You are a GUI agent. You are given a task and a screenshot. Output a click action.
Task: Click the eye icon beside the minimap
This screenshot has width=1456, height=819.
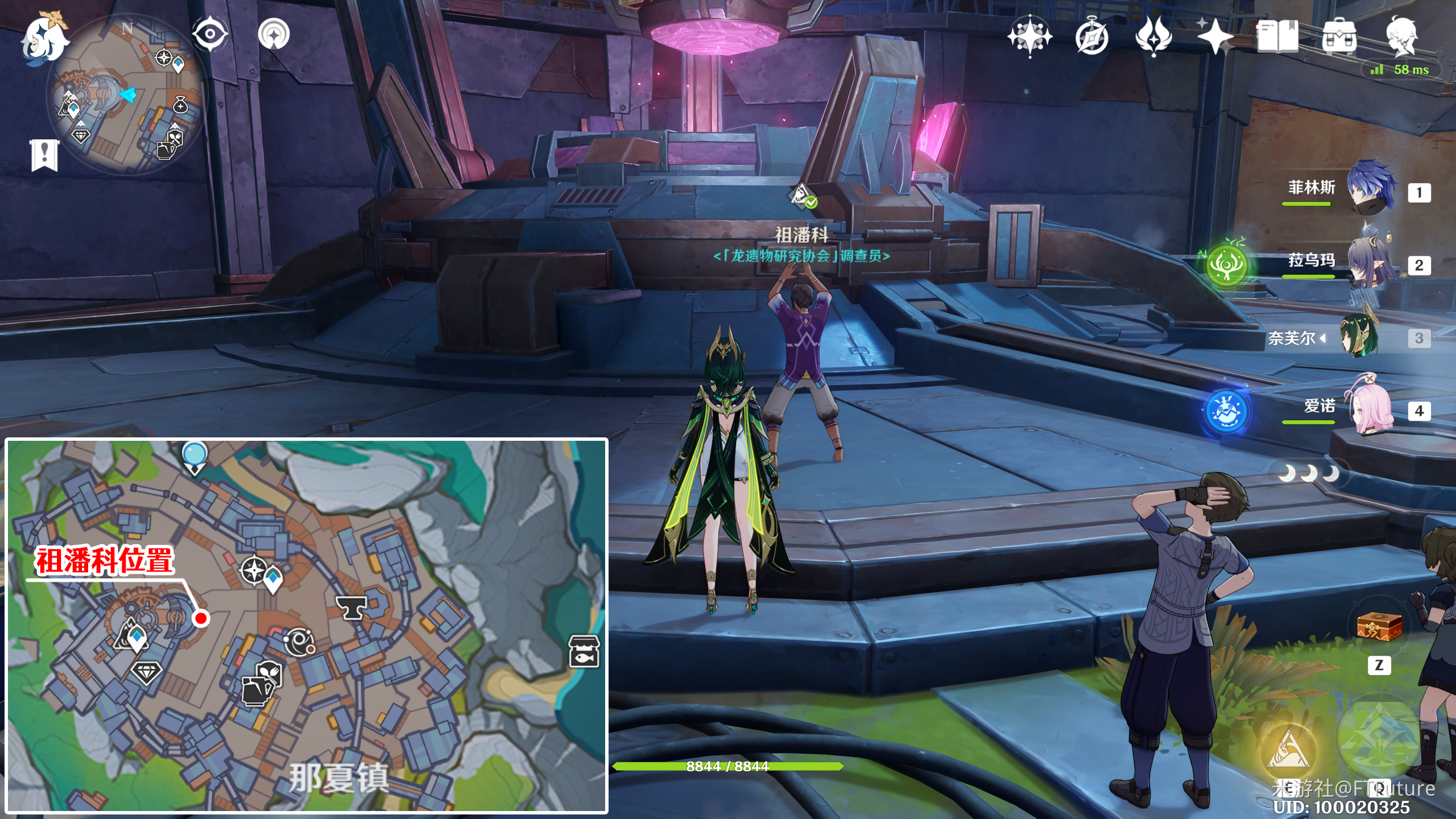[210, 34]
